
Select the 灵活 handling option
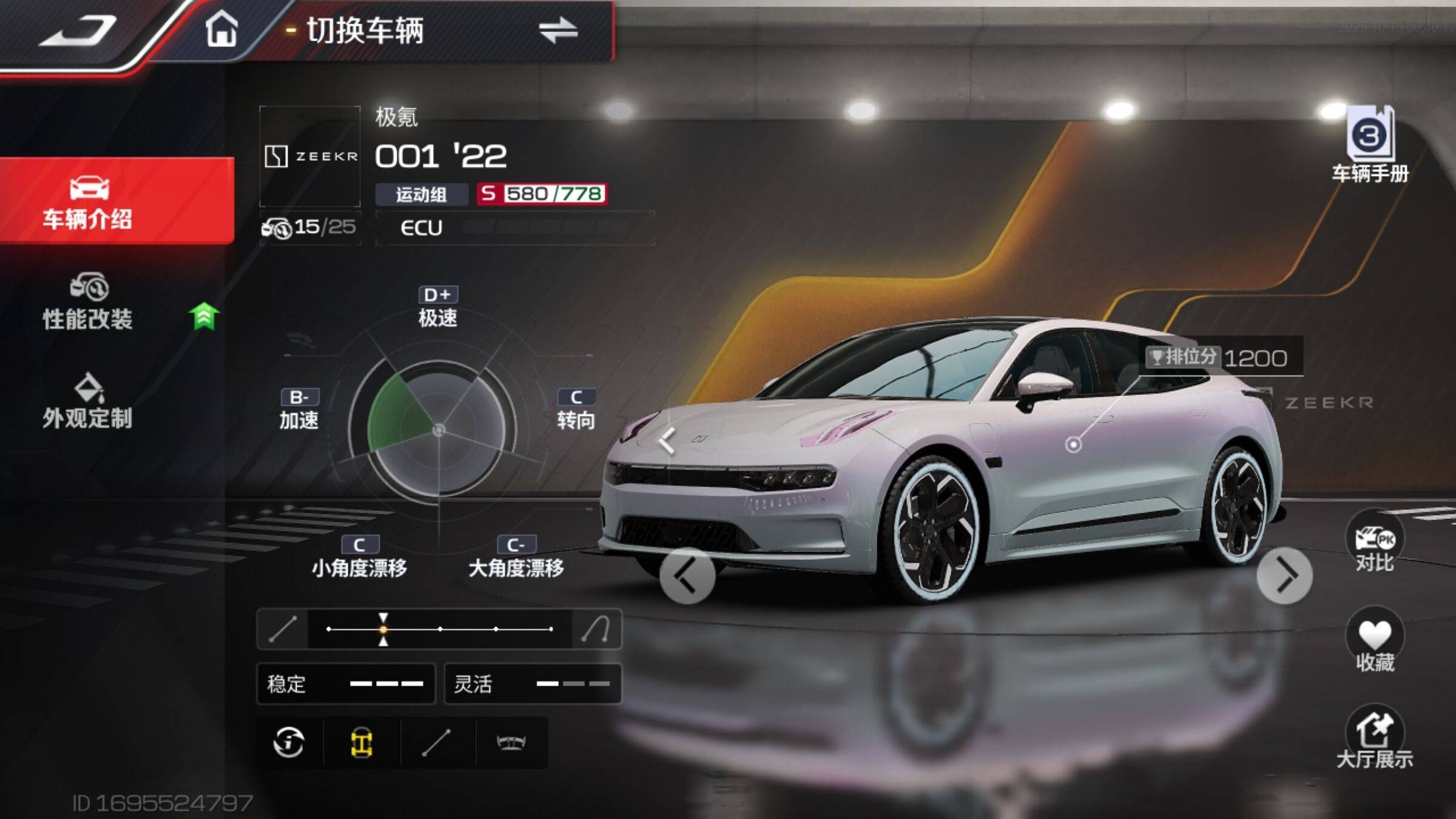coord(533,684)
